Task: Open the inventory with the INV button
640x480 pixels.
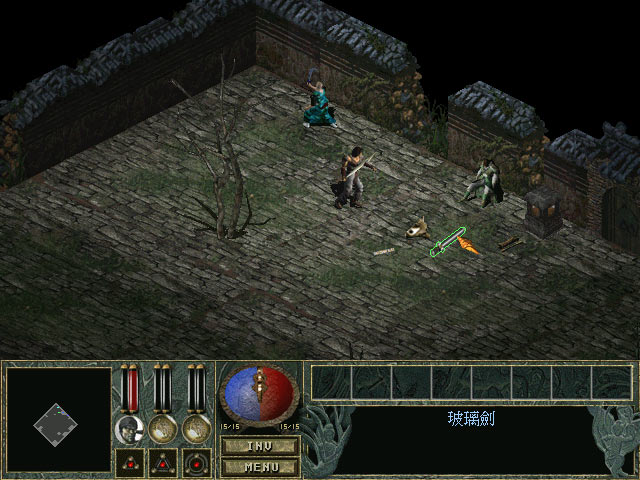Action: [259, 445]
